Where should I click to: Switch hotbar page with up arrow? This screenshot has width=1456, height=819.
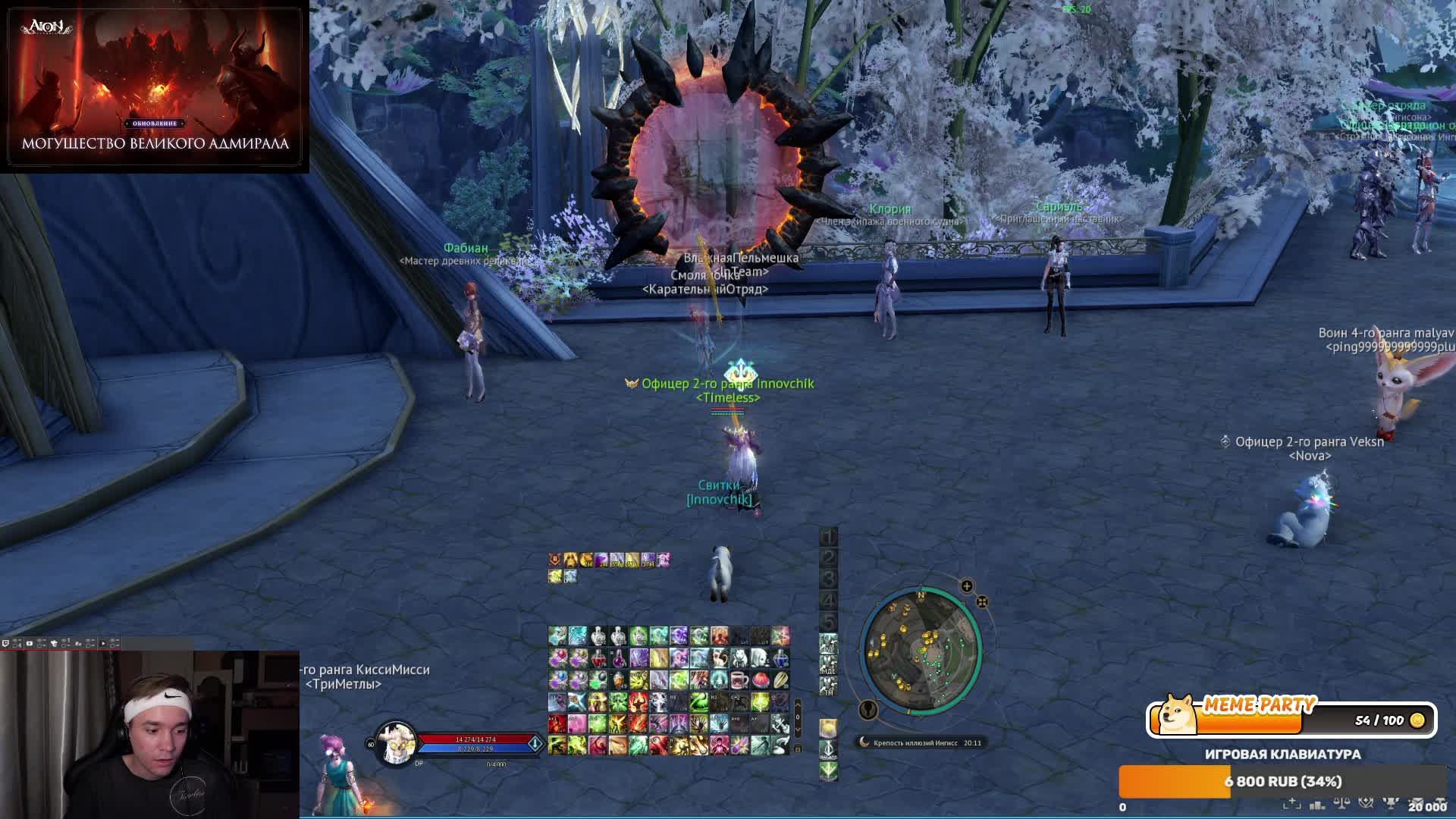point(797,704)
